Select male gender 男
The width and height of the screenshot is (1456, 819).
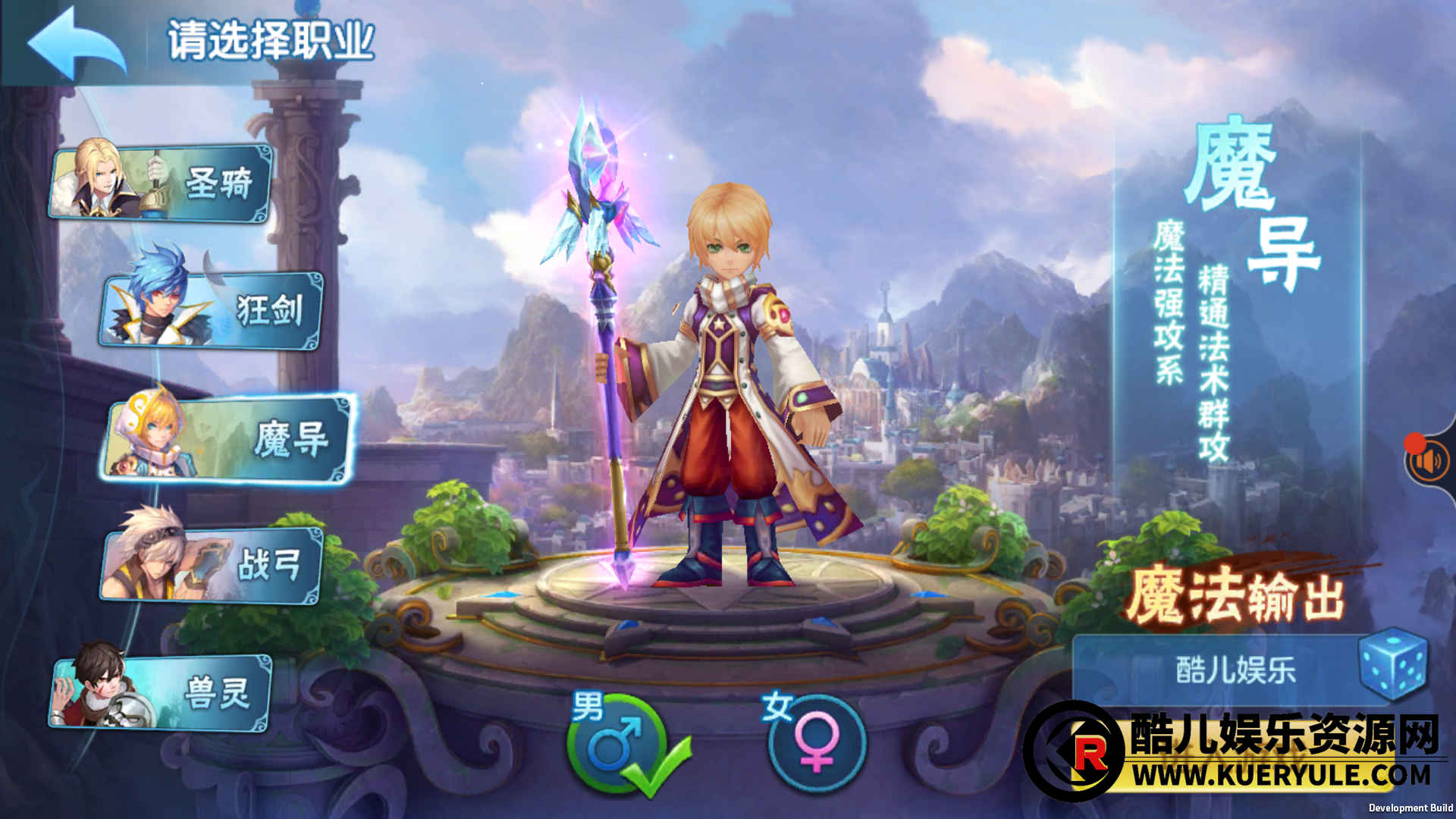click(616, 743)
